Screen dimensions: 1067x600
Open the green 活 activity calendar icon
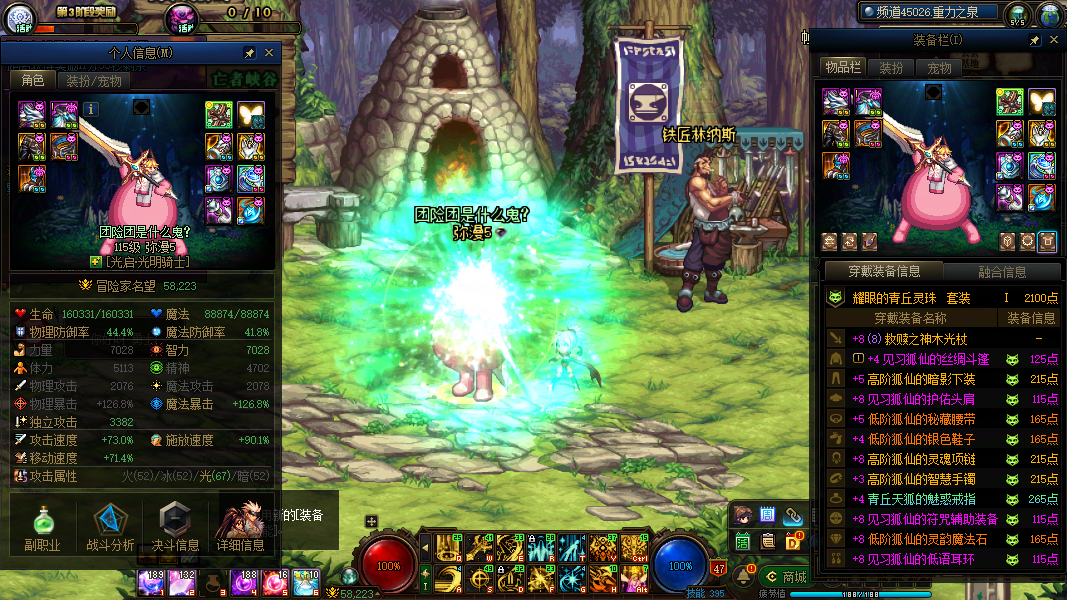tap(743, 541)
